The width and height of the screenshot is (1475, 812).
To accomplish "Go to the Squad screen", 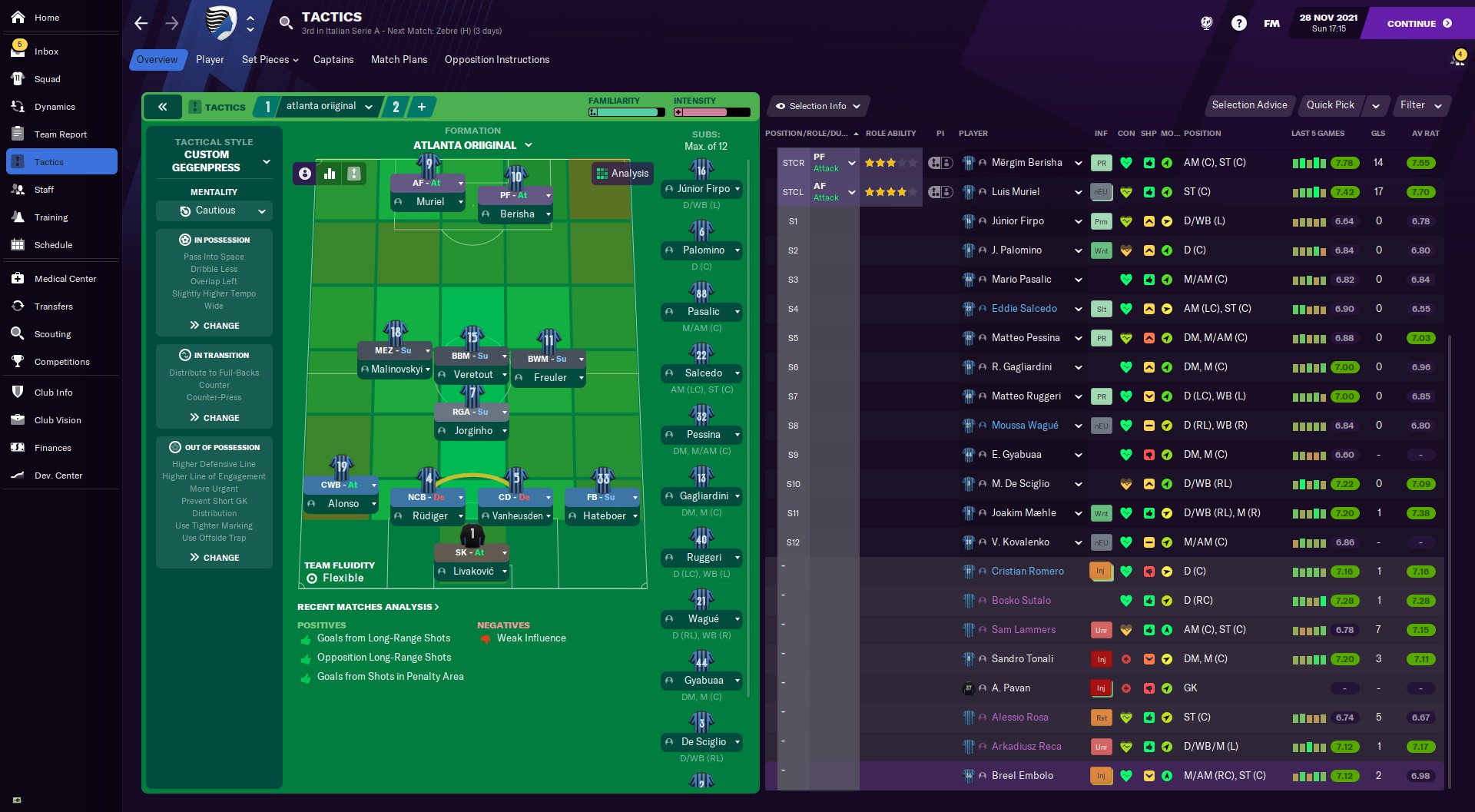I will 47,79.
